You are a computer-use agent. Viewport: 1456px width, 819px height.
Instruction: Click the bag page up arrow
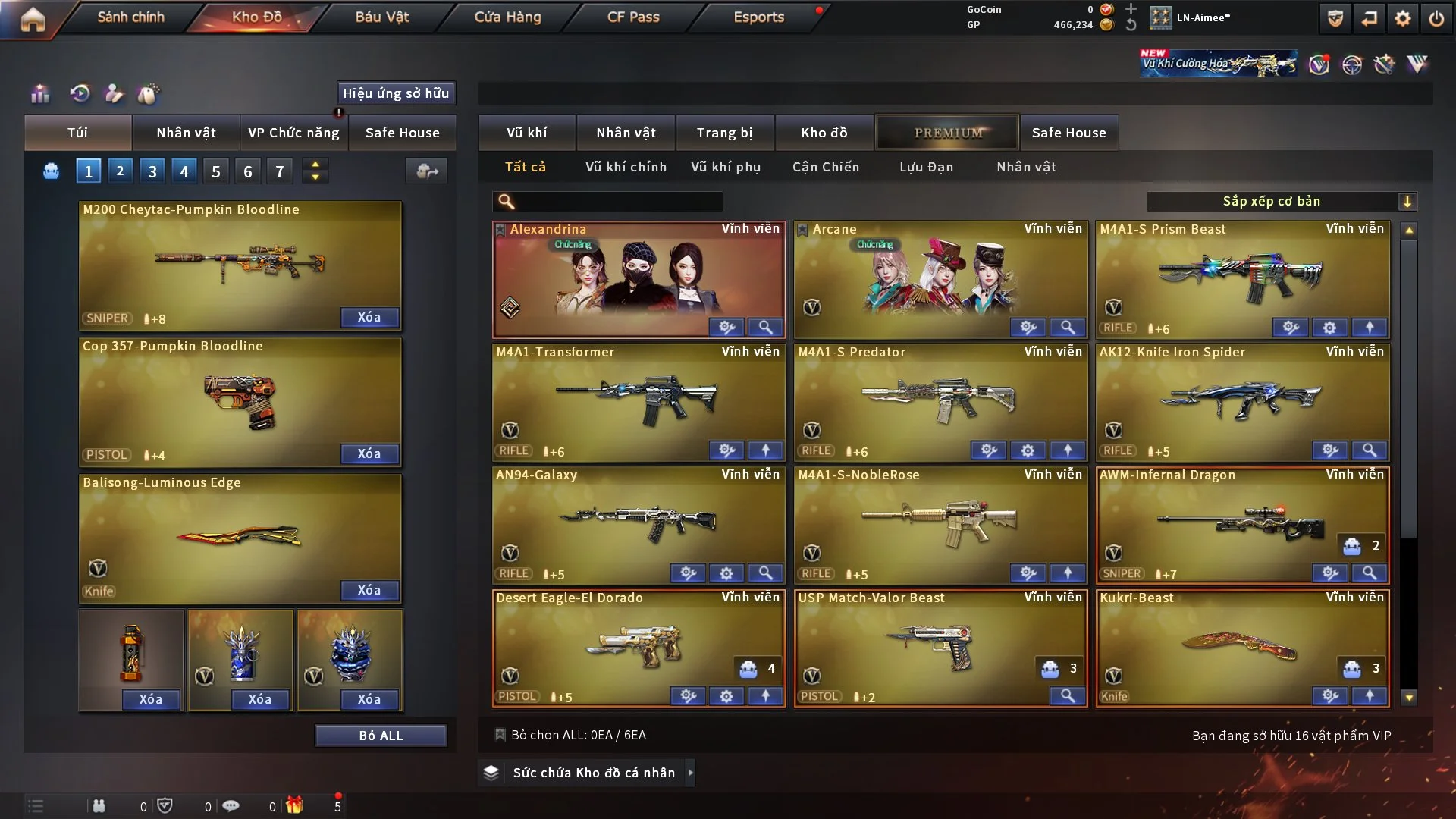tap(315, 165)
